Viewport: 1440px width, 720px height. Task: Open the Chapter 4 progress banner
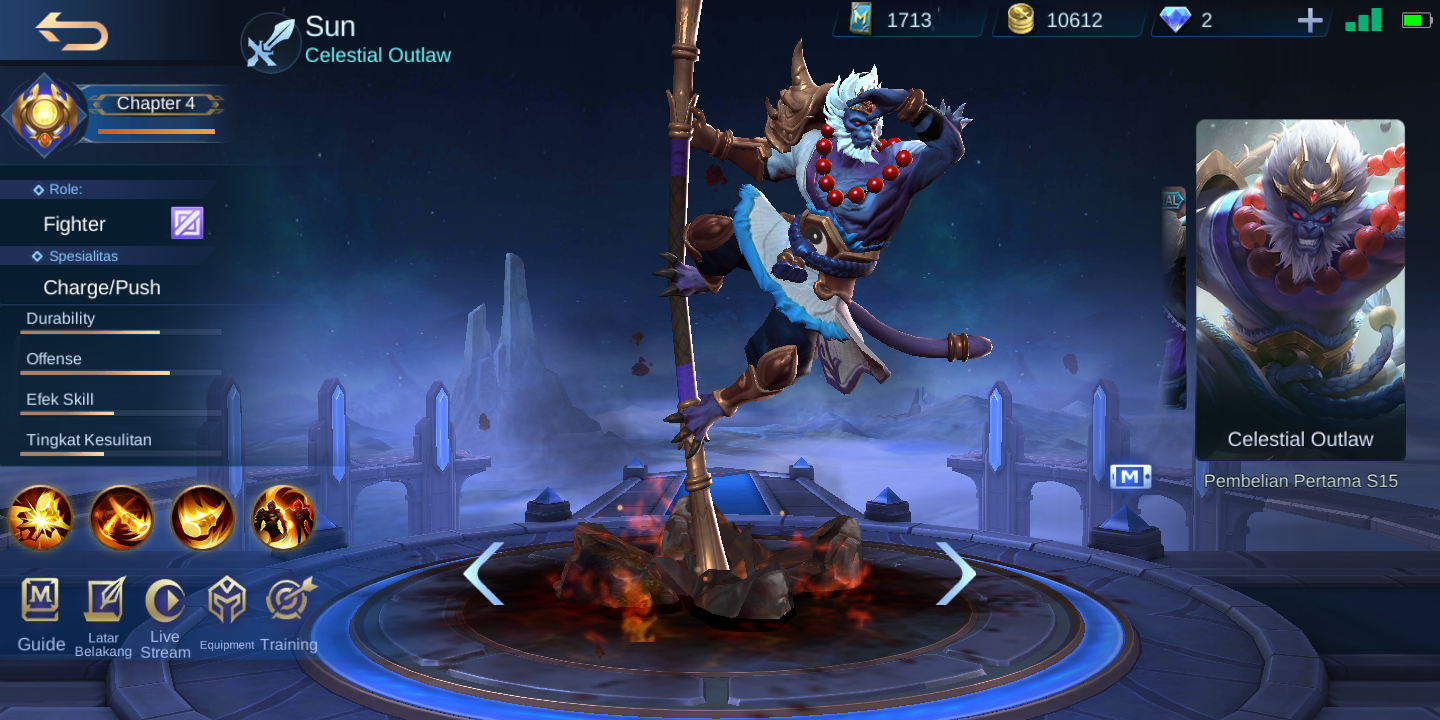coord(156,103)
